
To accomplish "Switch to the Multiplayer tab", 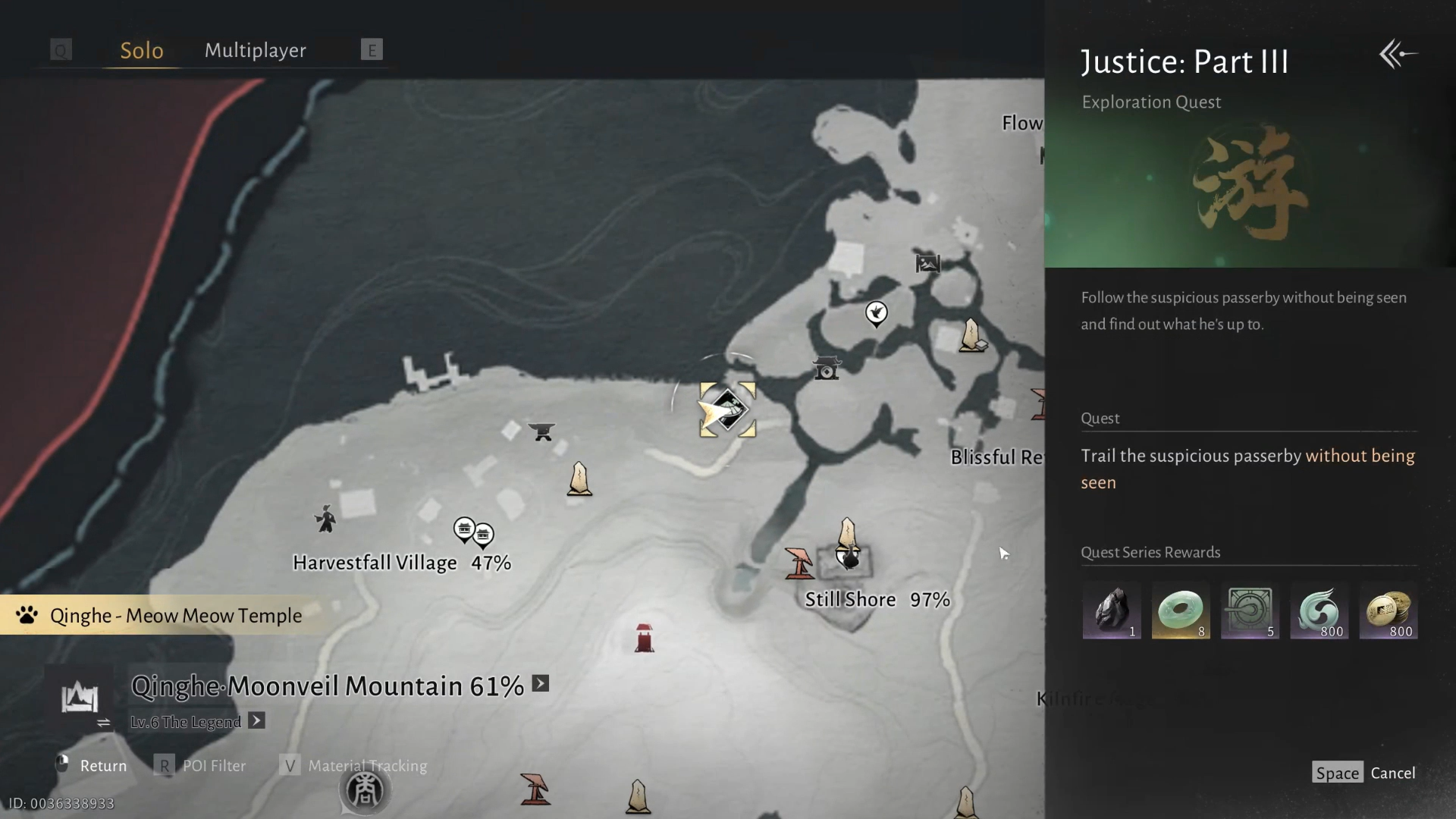I will click(255, 50).
